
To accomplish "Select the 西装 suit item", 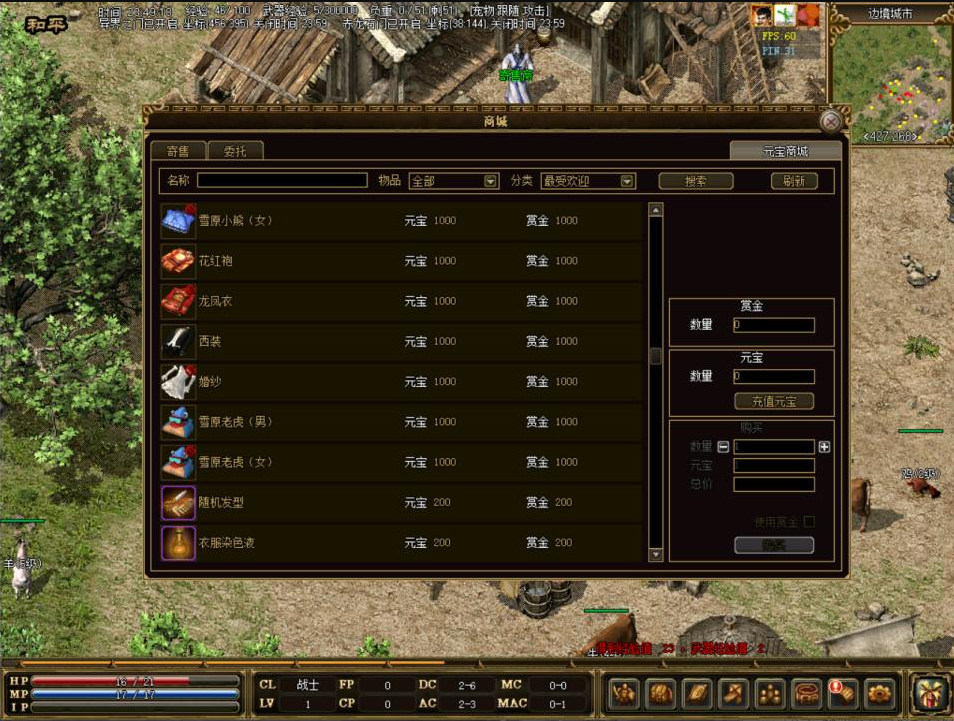I will pyautogui.click(x=400, y=341).
